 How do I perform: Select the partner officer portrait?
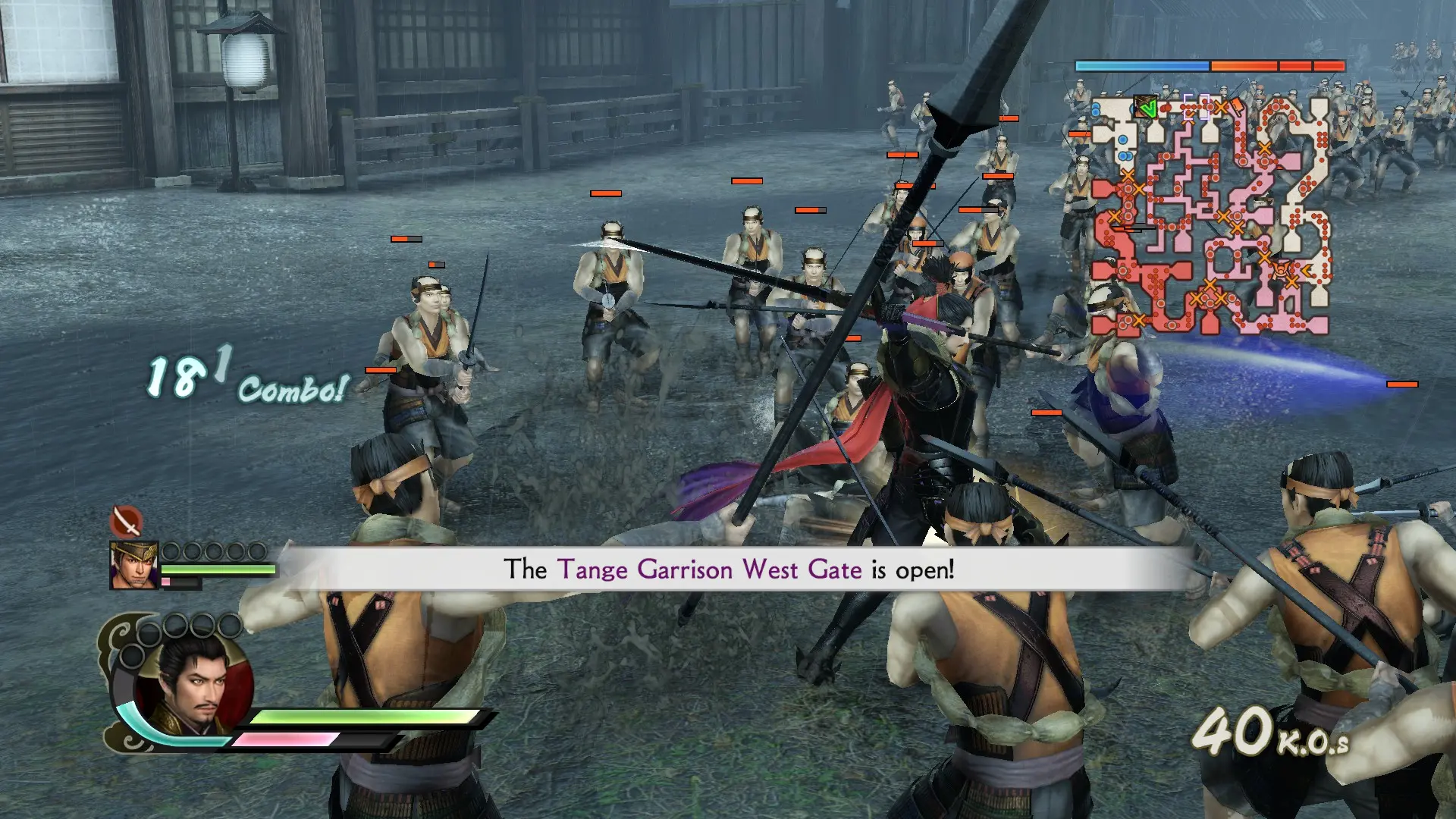click(x=134, y=565)
